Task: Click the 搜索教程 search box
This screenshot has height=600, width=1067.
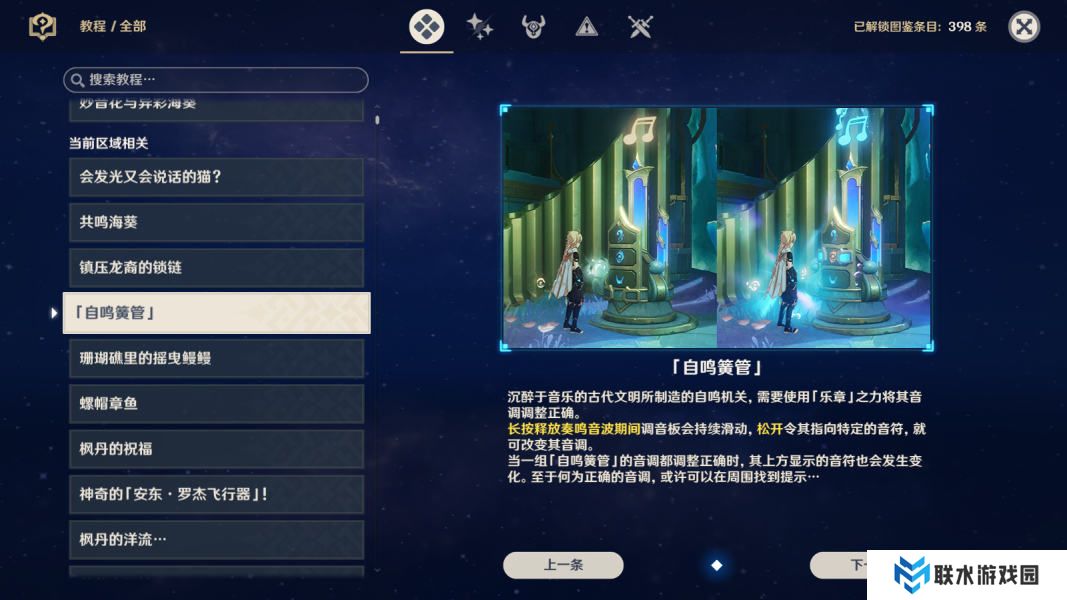Action: tap(216, 80)
